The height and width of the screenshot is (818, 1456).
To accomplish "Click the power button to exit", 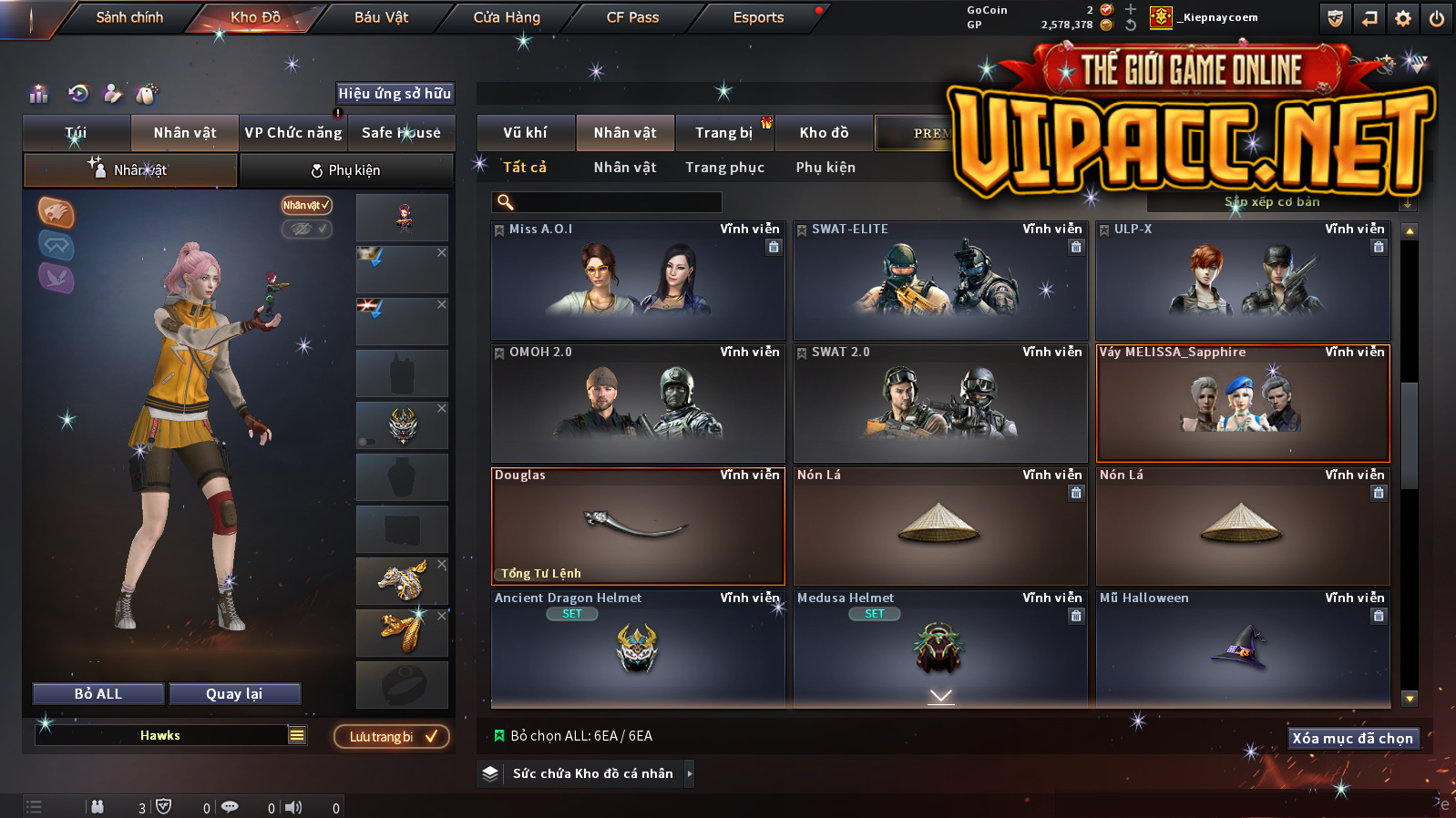I will click(x=1437, y=18).
